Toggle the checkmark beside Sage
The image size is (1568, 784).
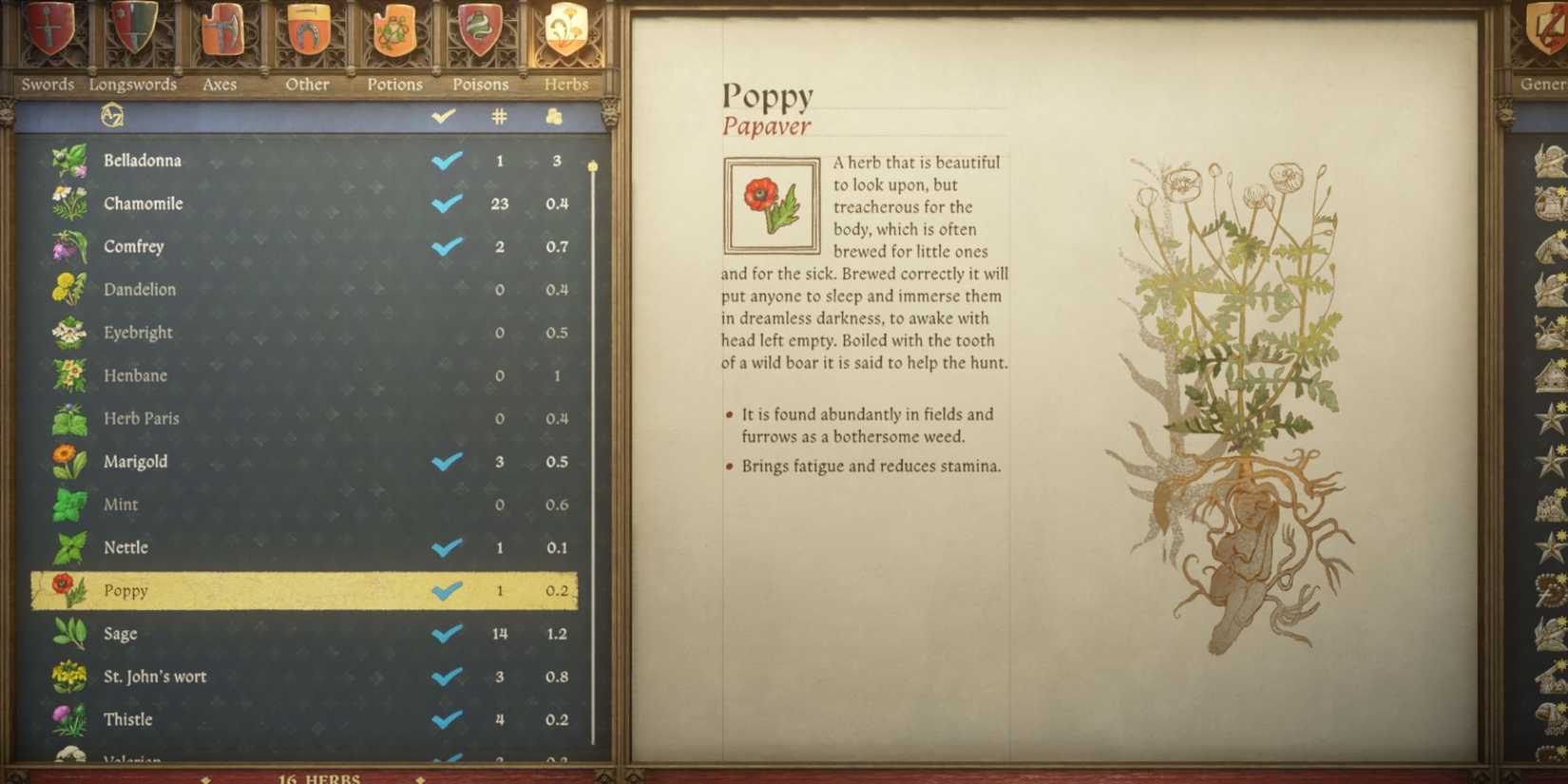(x=444, y=633)
